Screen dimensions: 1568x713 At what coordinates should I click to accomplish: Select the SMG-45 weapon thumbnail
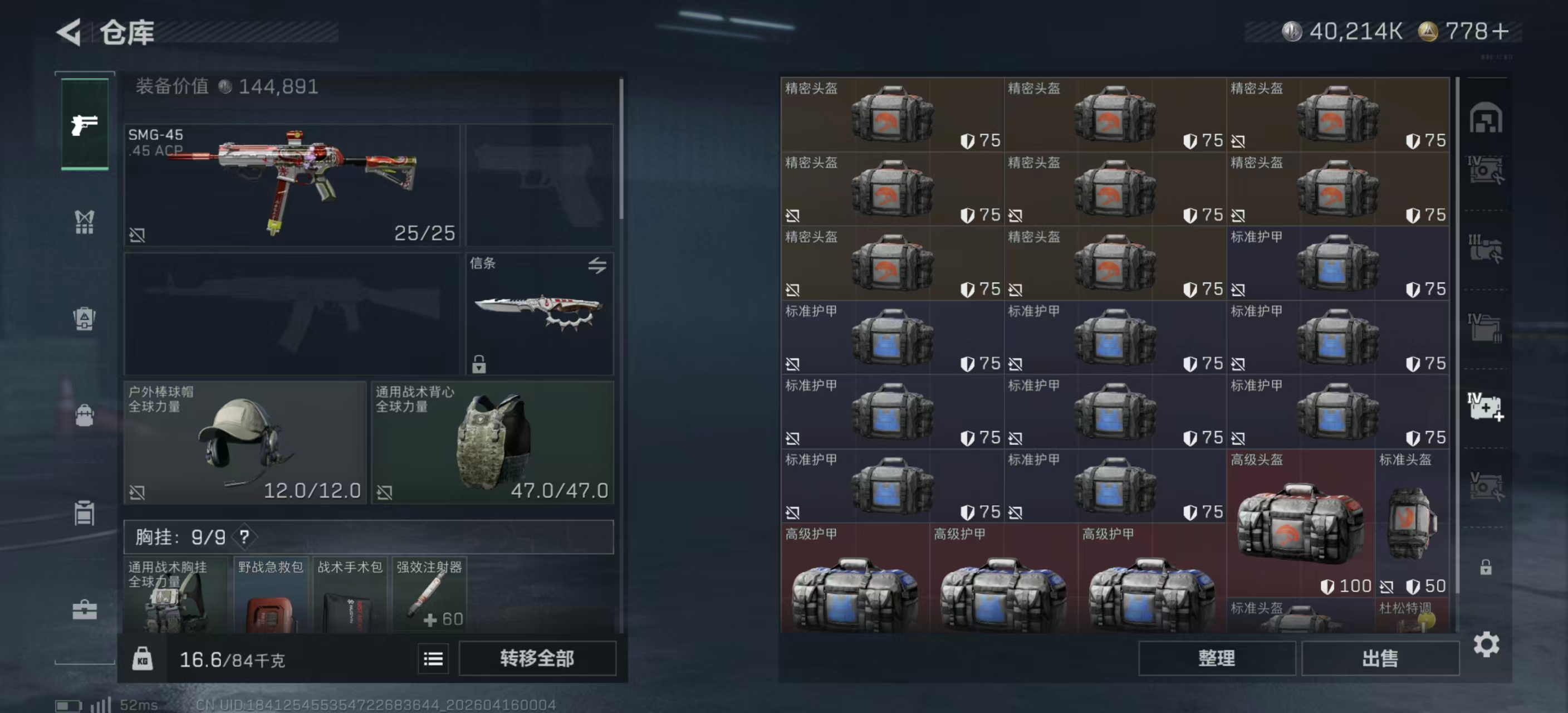[x=292, y=183]
